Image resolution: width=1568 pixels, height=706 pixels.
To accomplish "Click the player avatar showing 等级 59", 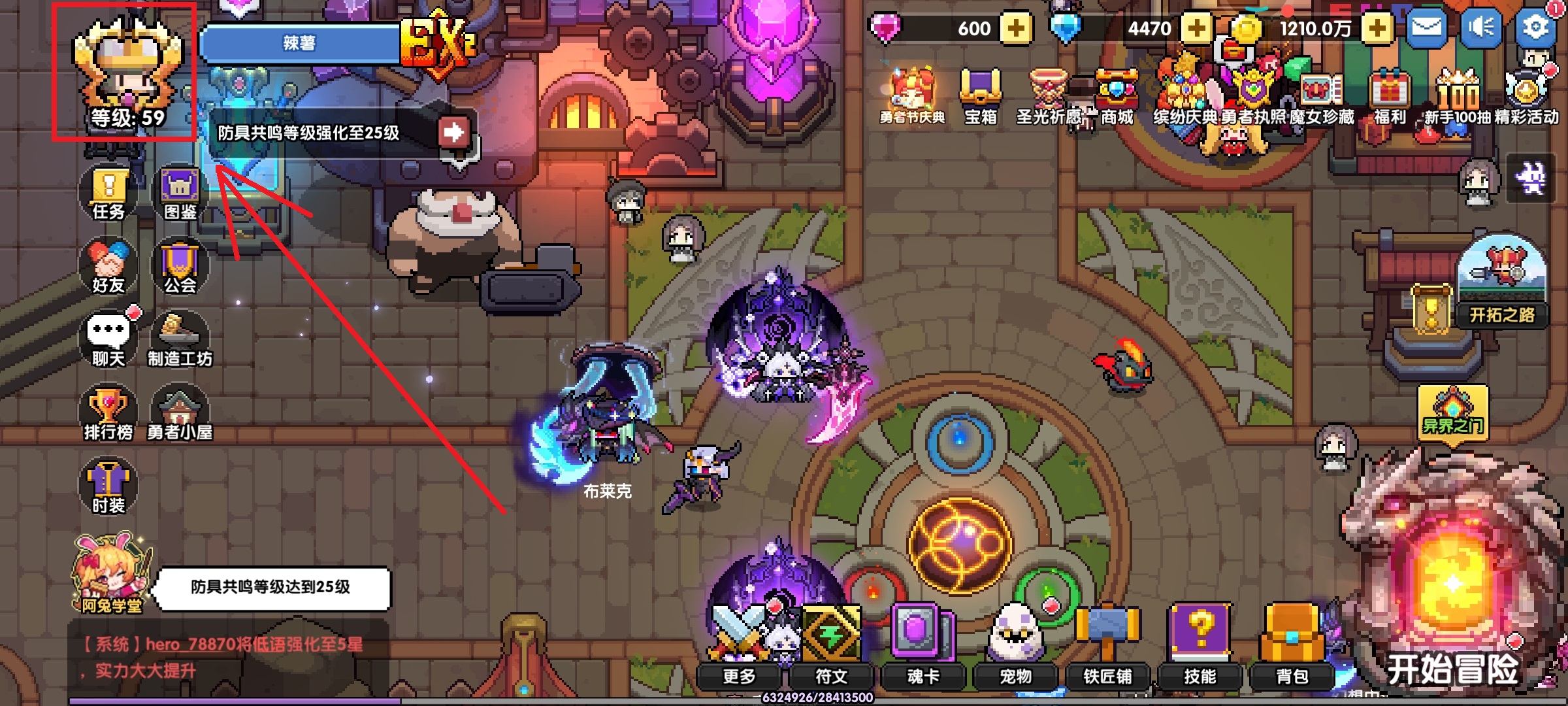I will (126, 72).
